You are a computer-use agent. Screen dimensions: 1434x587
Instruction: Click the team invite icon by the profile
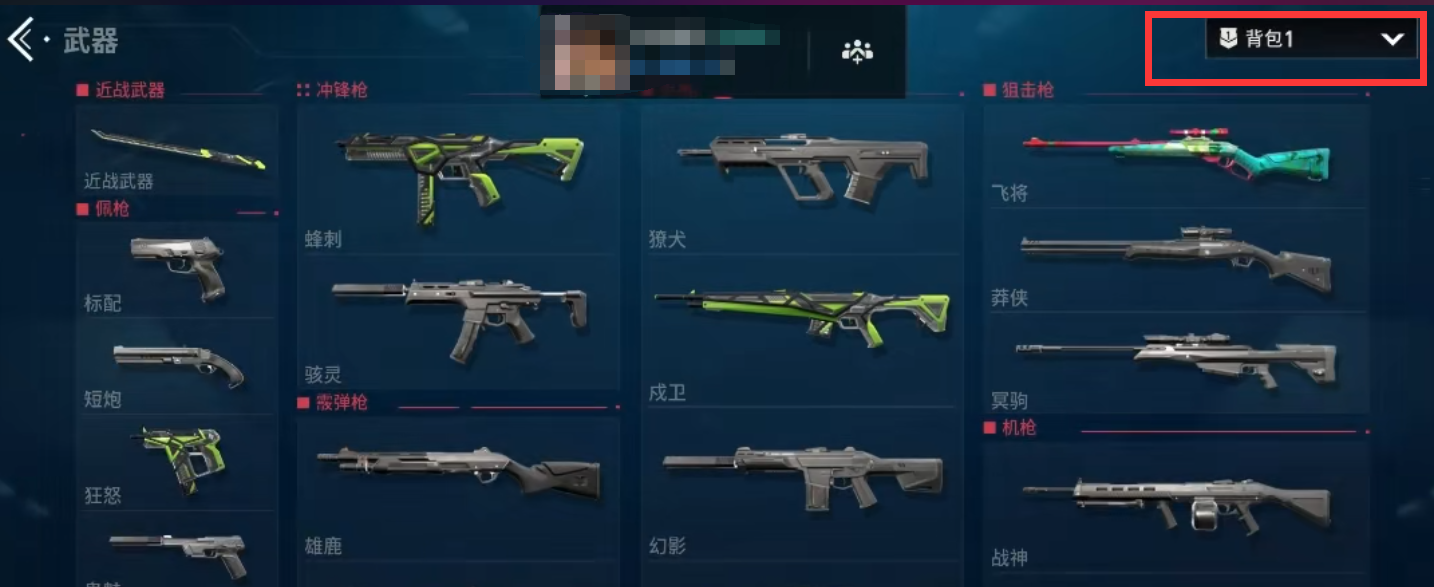click(857, 52)
